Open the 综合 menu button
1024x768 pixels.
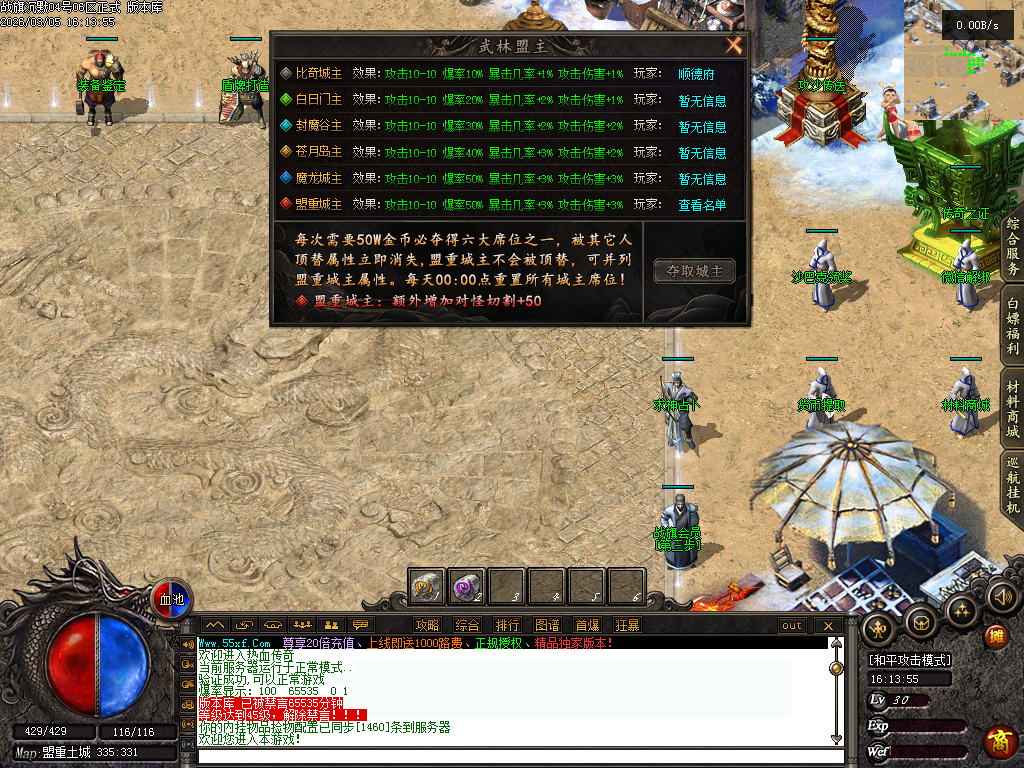pyautogui.click(x=467, y=626)
